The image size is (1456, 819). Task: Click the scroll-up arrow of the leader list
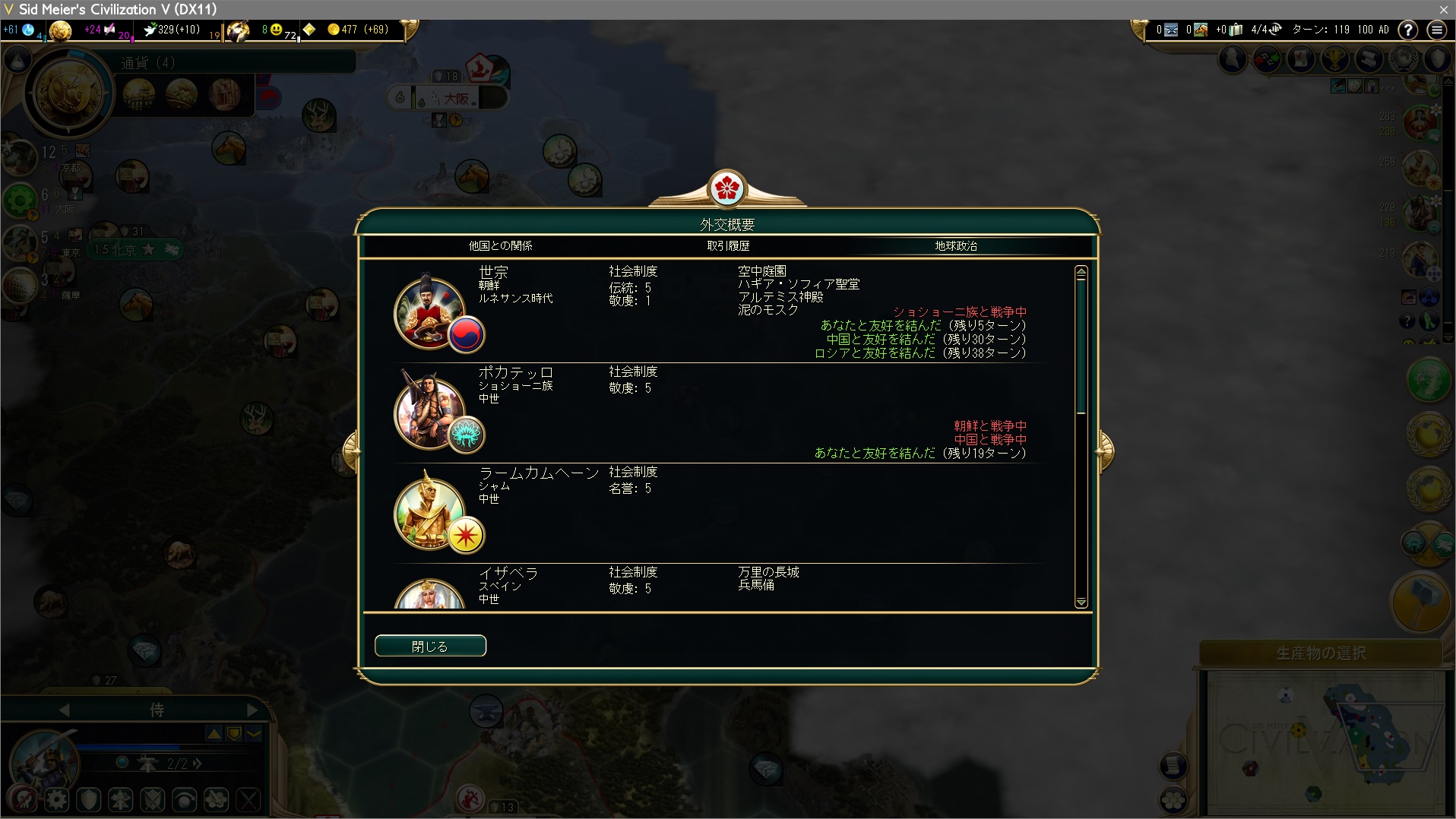1081,272
